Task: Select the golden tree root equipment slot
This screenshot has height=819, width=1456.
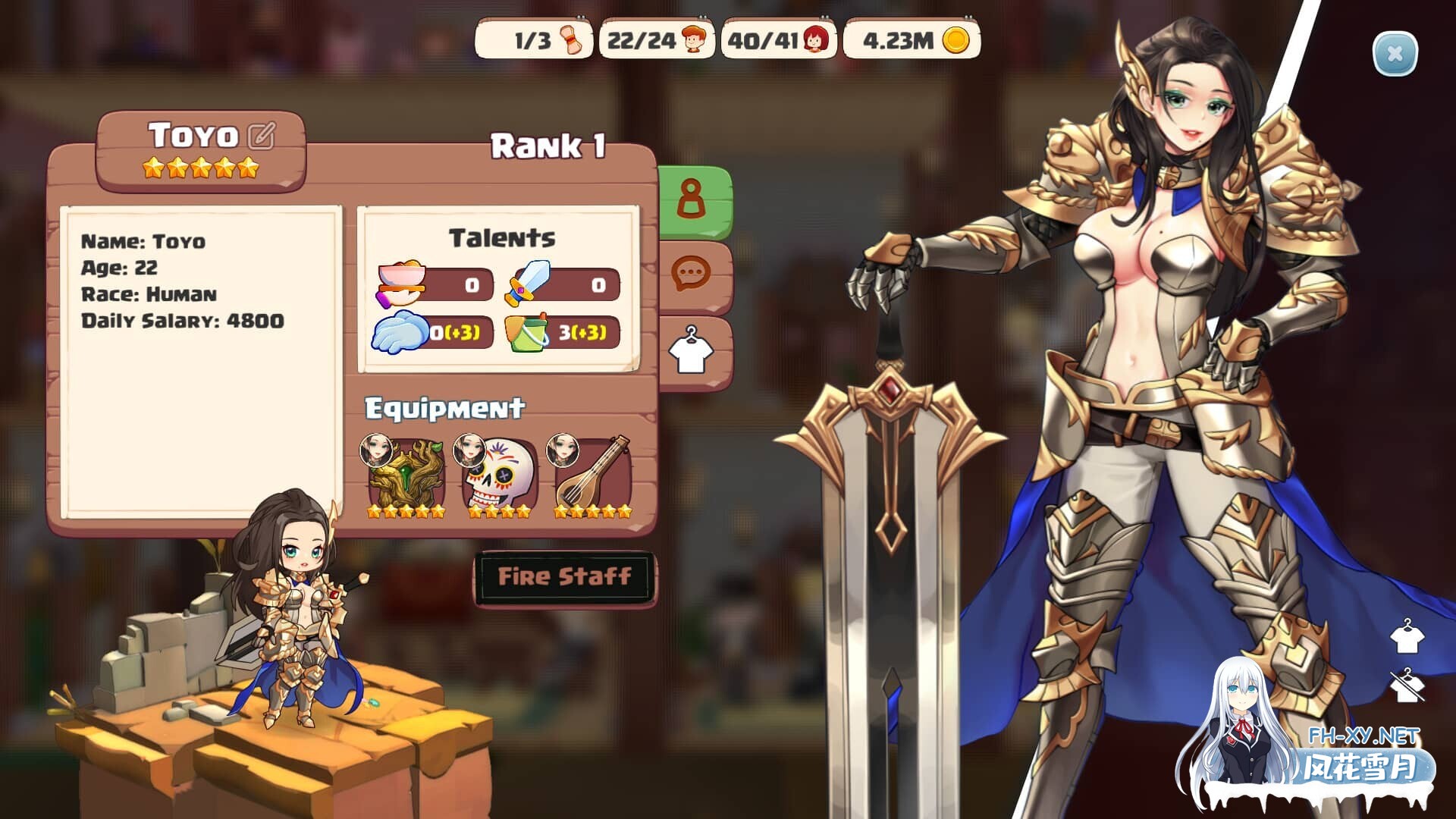Action: pos(406,475)
